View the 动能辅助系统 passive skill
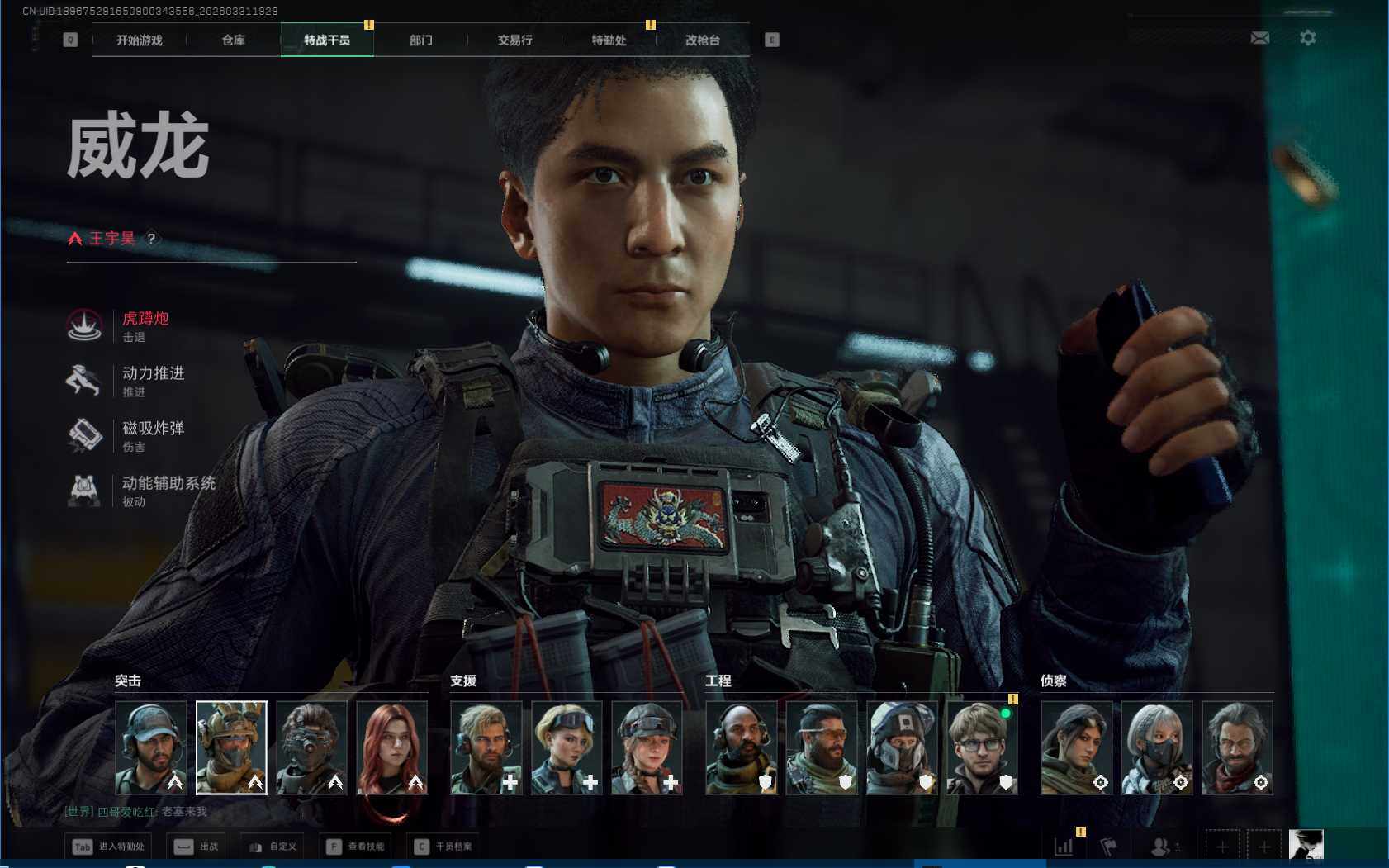Viewport: 1389px width, 868px height. pyautogui.click(x=168, y=490)
